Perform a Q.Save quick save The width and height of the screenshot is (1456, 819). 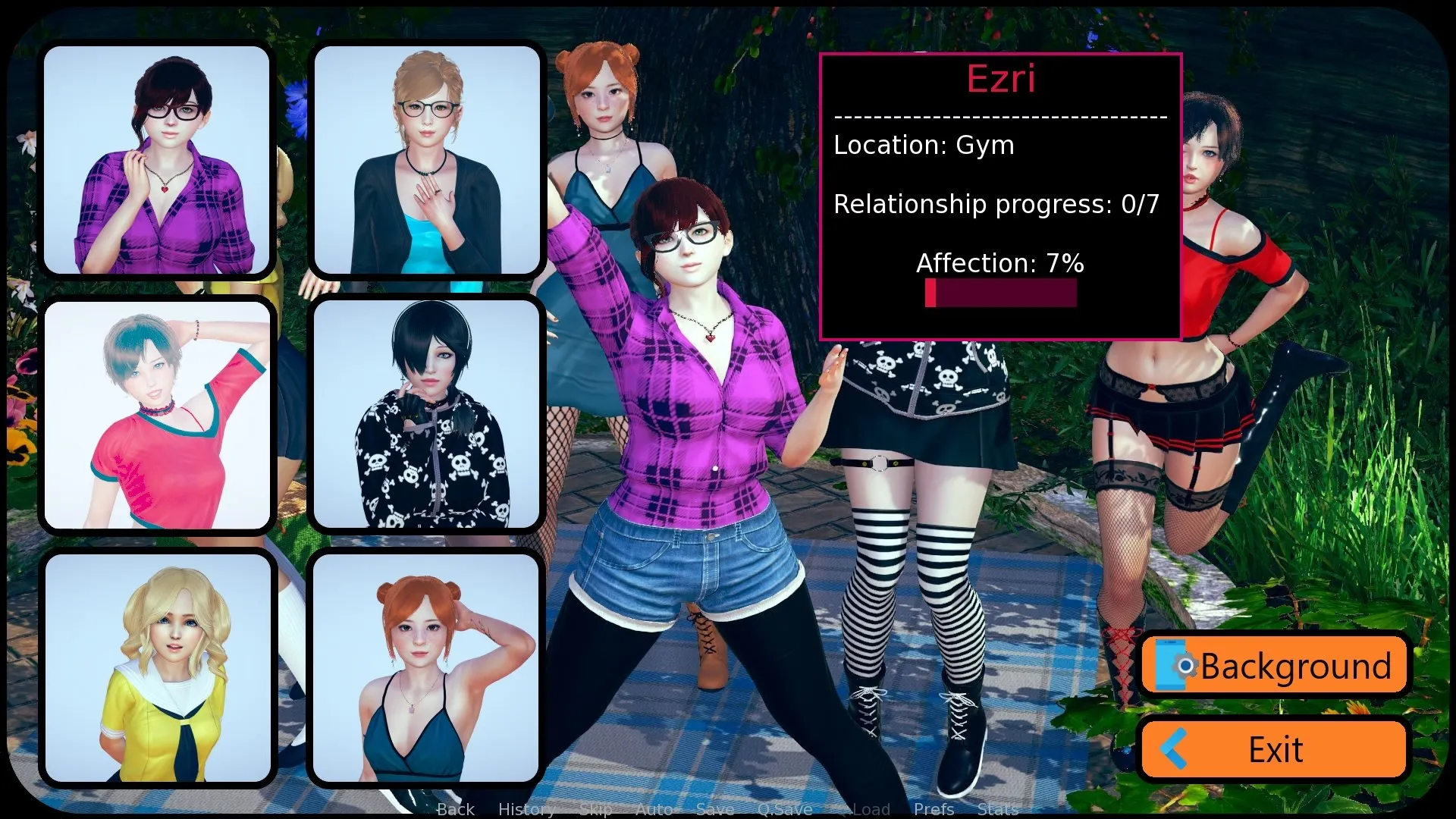[x=784, y=809]
